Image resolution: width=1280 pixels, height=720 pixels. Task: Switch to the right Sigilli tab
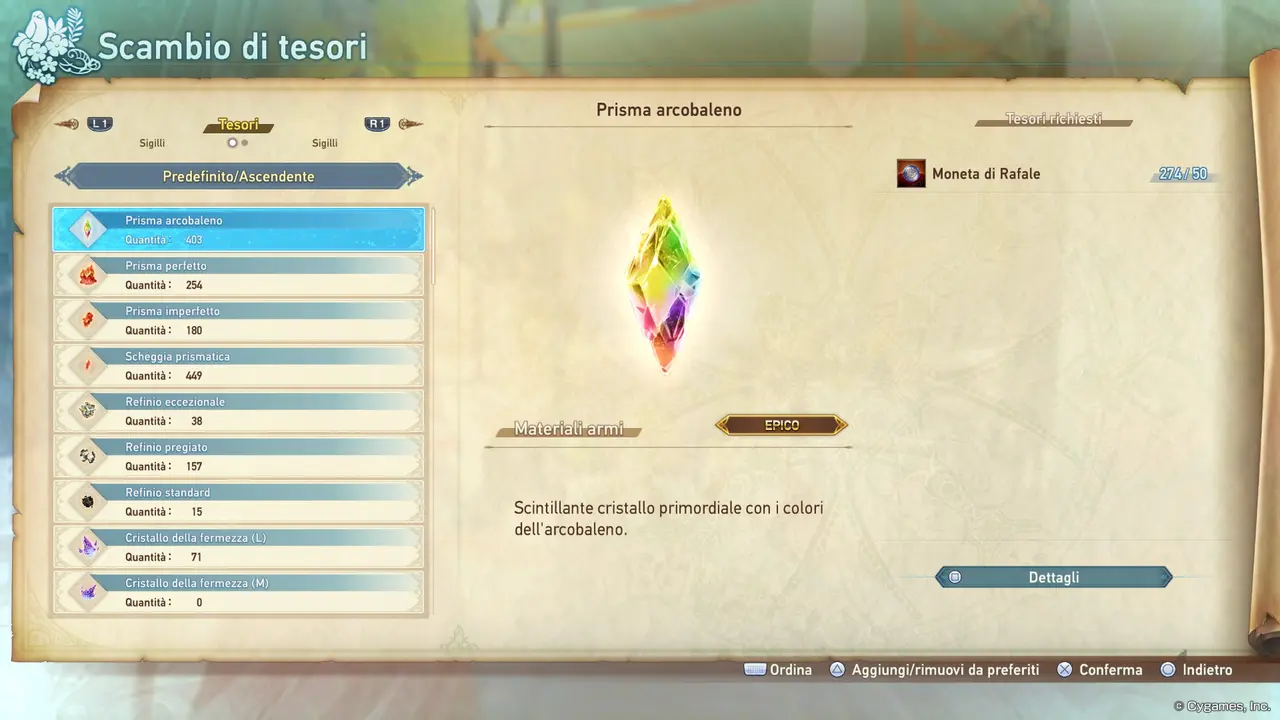325,142
